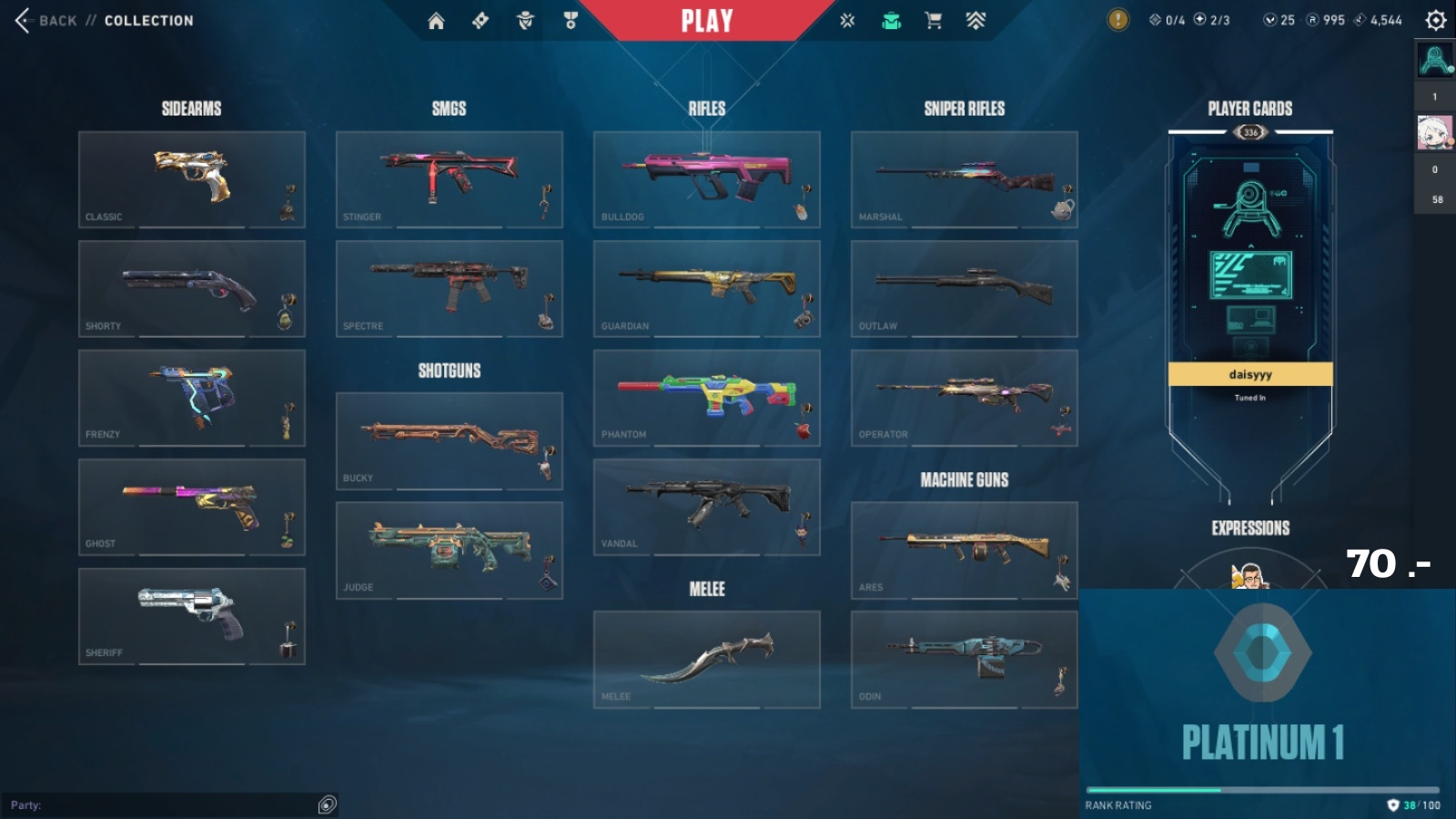The image size is (1456, 819).
Task: Open the daisyyy player card
Action: click(1250, 273)
